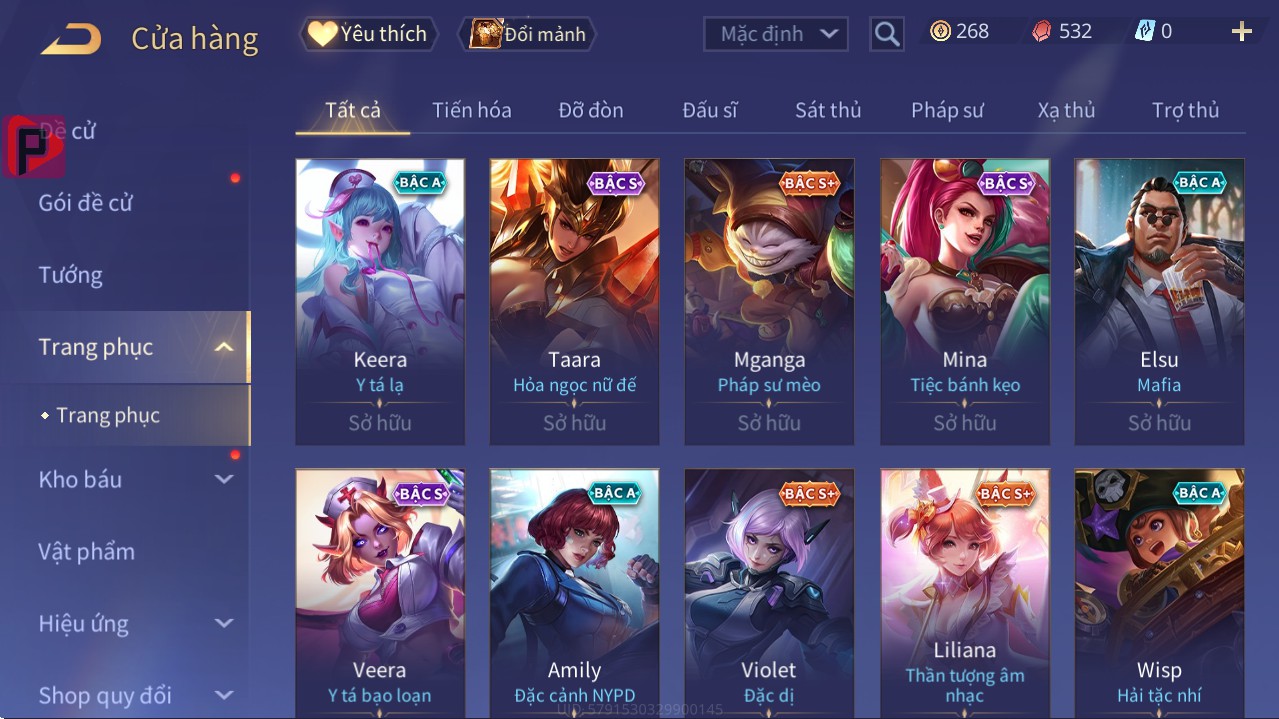Filter skins by Trợ thủ tab
The height and width of the screenshot is (719, 1279).
point(1185,110)
